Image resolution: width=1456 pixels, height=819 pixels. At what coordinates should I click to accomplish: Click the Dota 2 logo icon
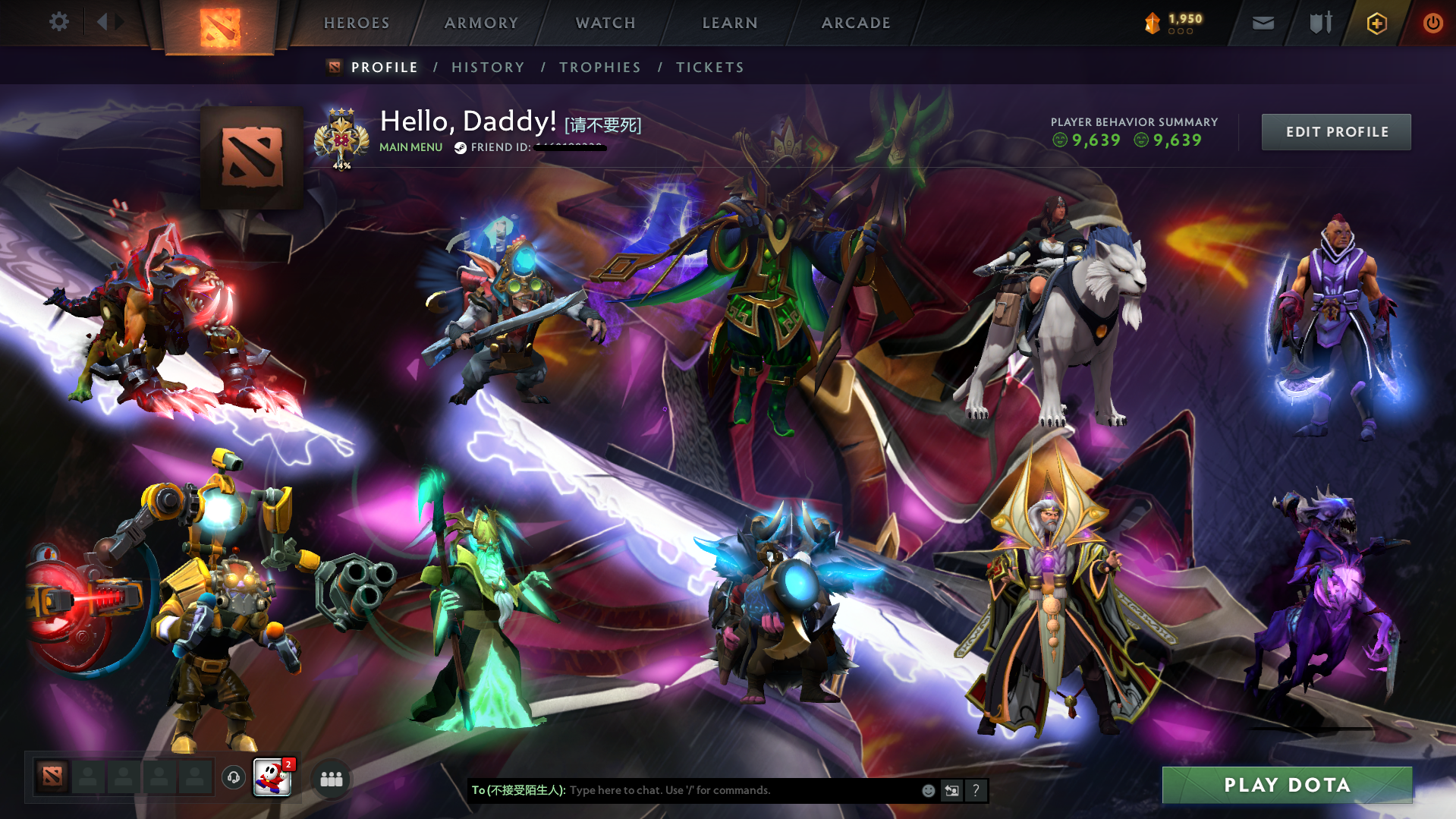click(x=220, y=23)
